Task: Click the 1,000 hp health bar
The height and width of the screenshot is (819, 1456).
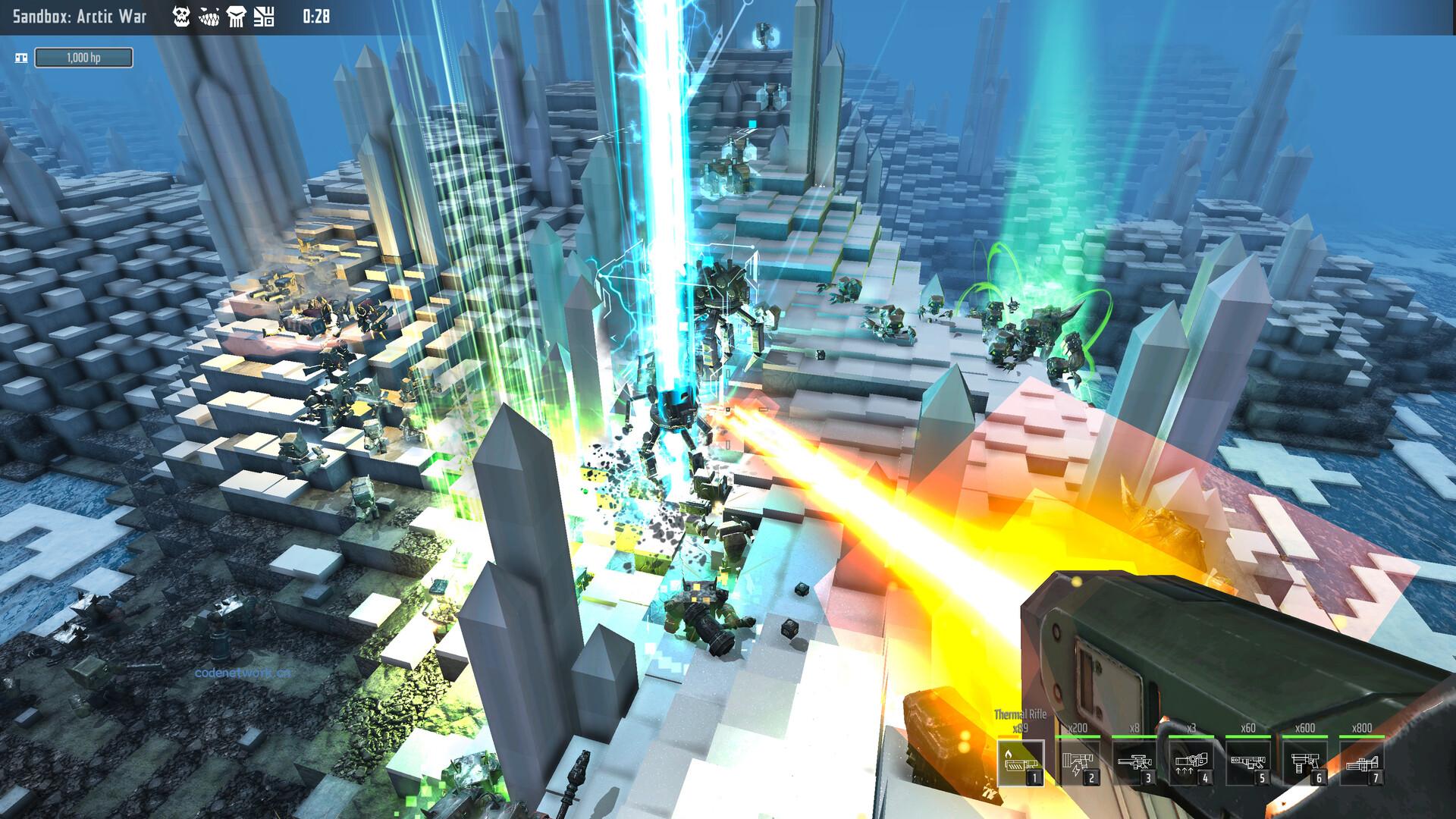Action: click(x=85, y=56)
